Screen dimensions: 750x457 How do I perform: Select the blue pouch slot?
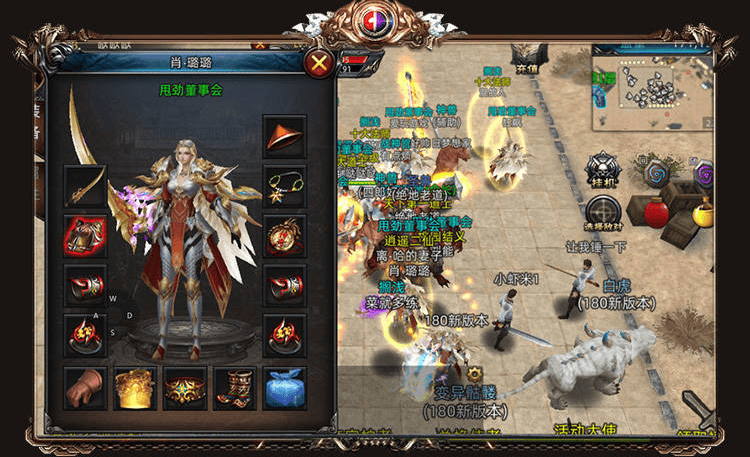click(x=284, y=387)
